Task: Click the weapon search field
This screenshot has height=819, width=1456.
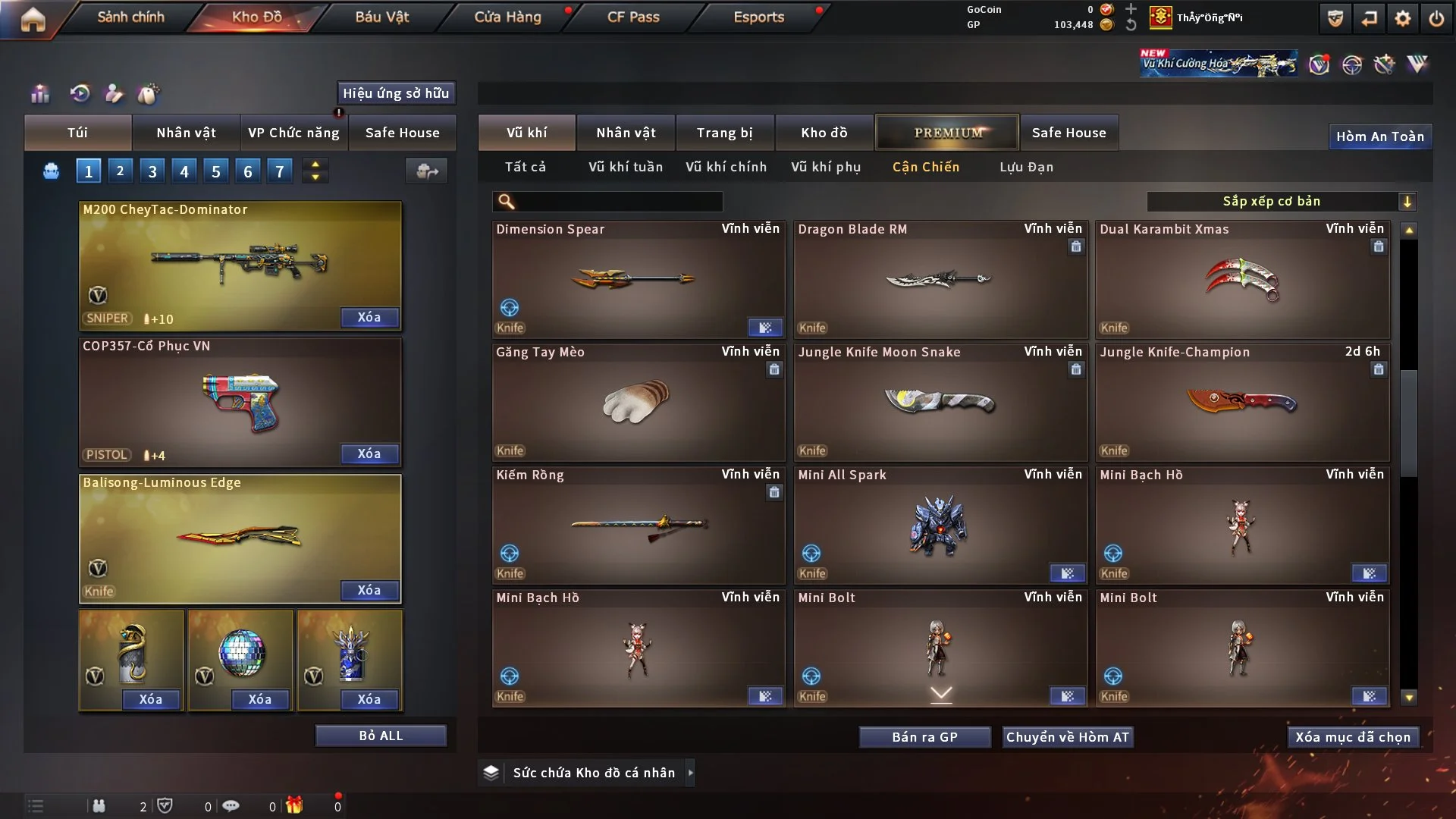Action: (618, 201)
